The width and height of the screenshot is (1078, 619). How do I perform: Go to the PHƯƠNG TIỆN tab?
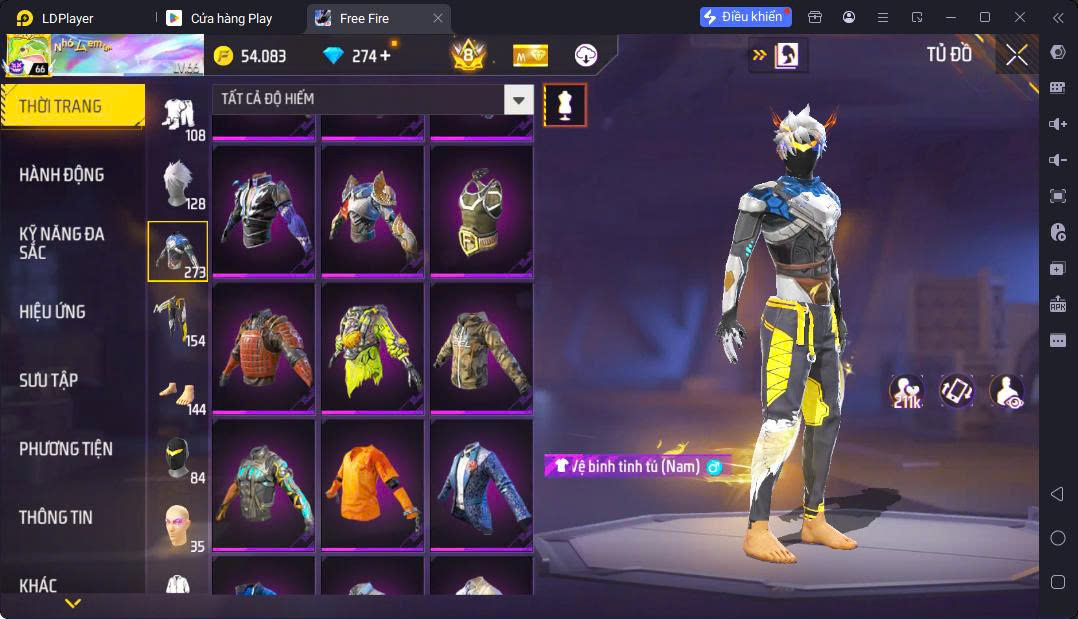tap(66, 449)
